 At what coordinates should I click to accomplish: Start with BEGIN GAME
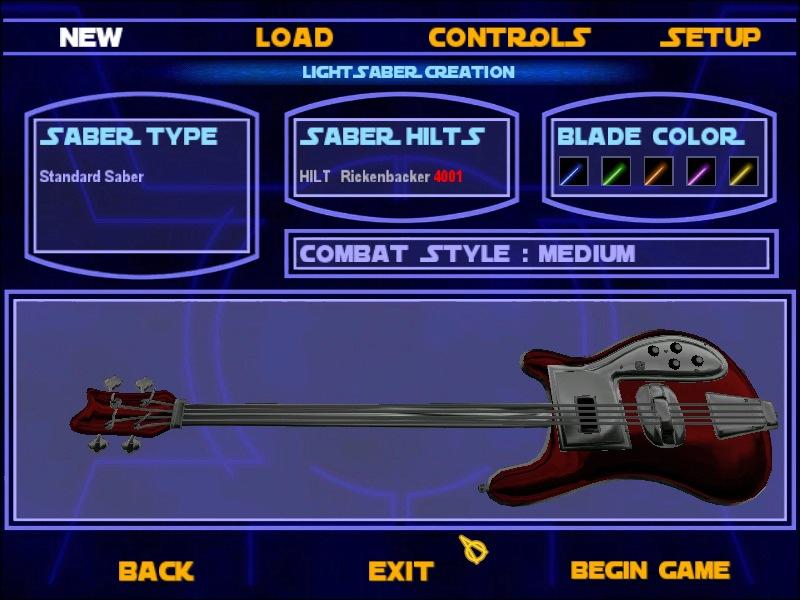coord(650,571)
